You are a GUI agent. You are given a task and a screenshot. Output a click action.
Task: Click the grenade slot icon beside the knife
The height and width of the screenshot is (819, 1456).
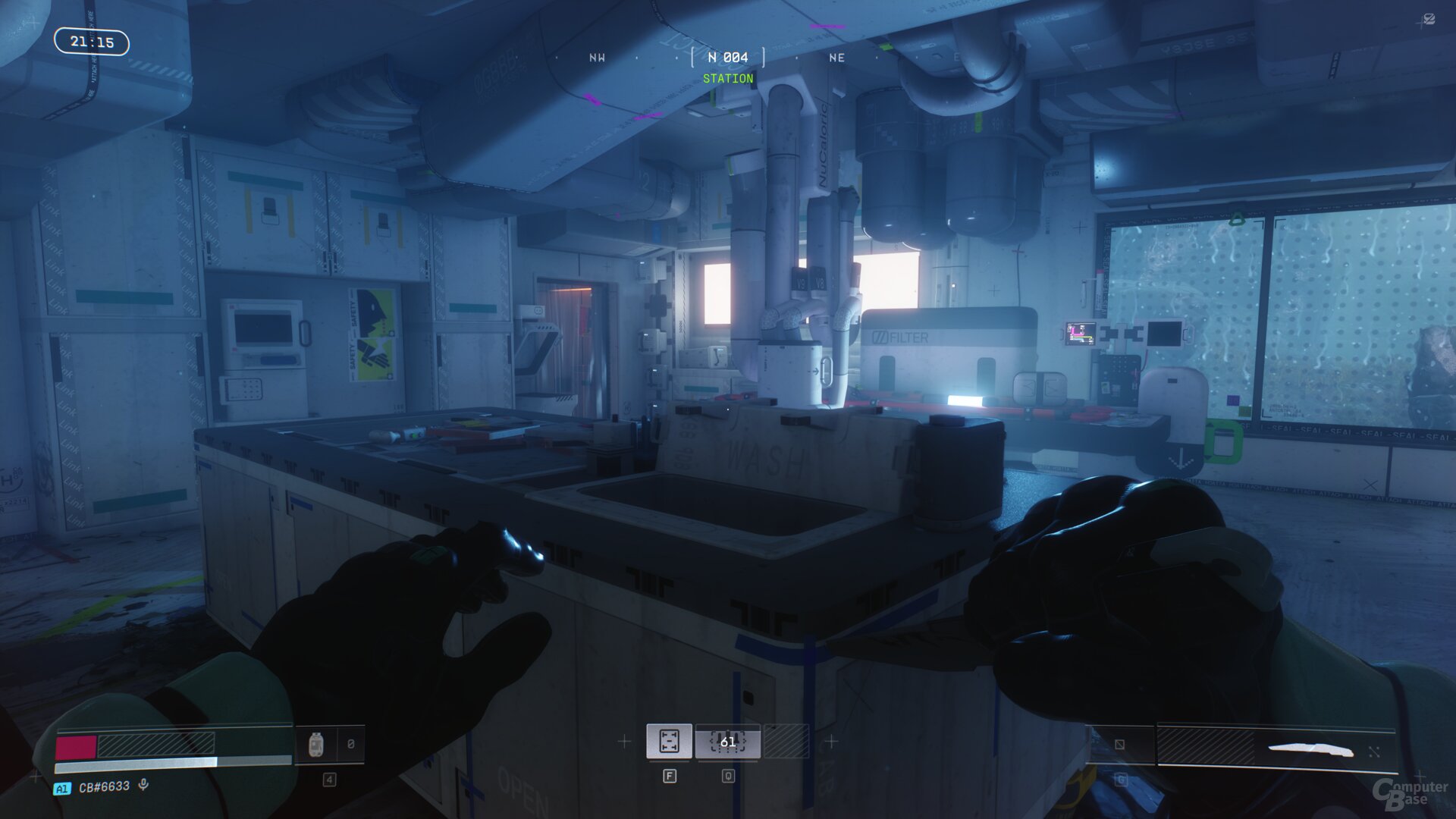(1119, 745)
